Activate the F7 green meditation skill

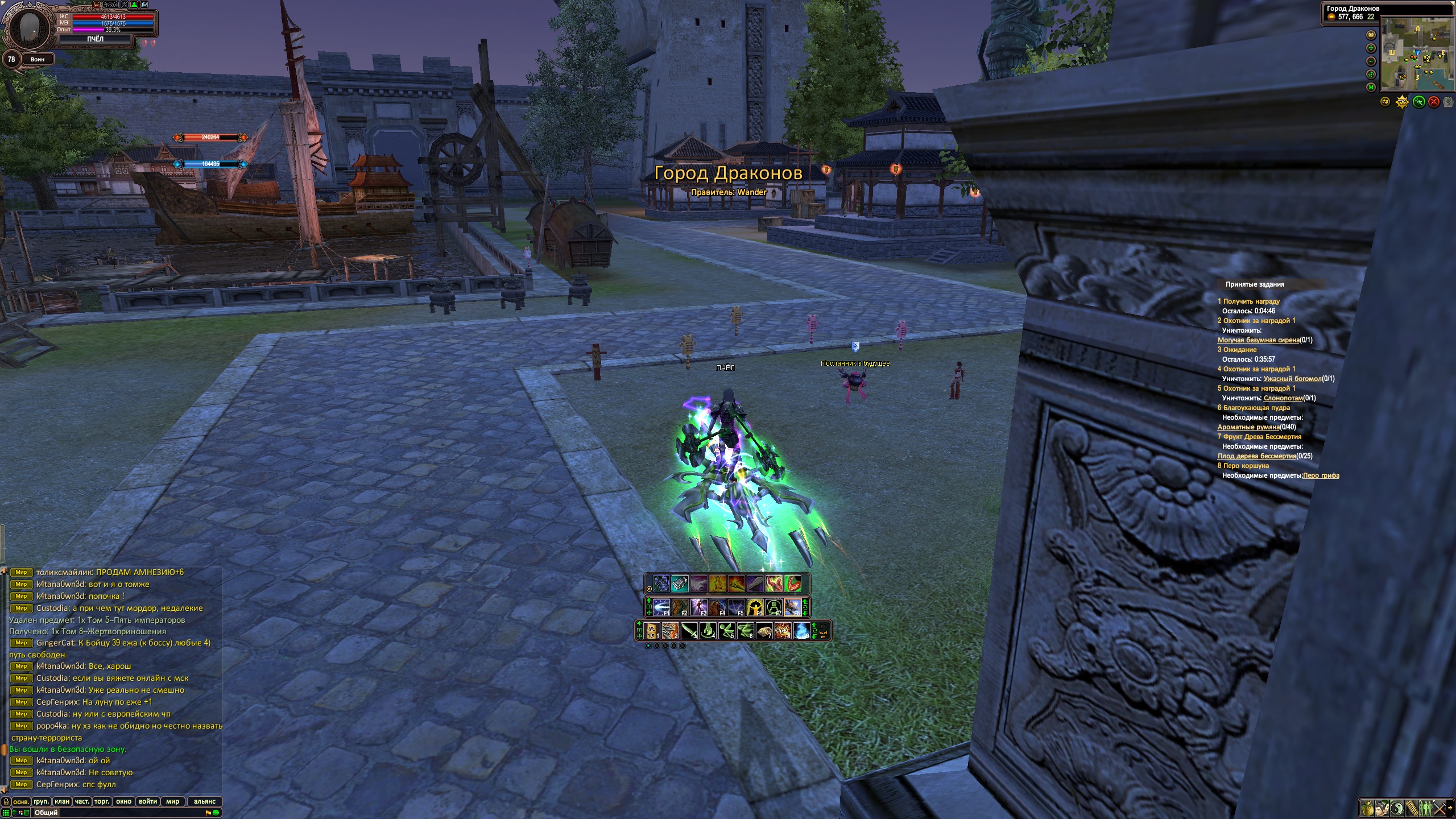click(x=773, y=607)
